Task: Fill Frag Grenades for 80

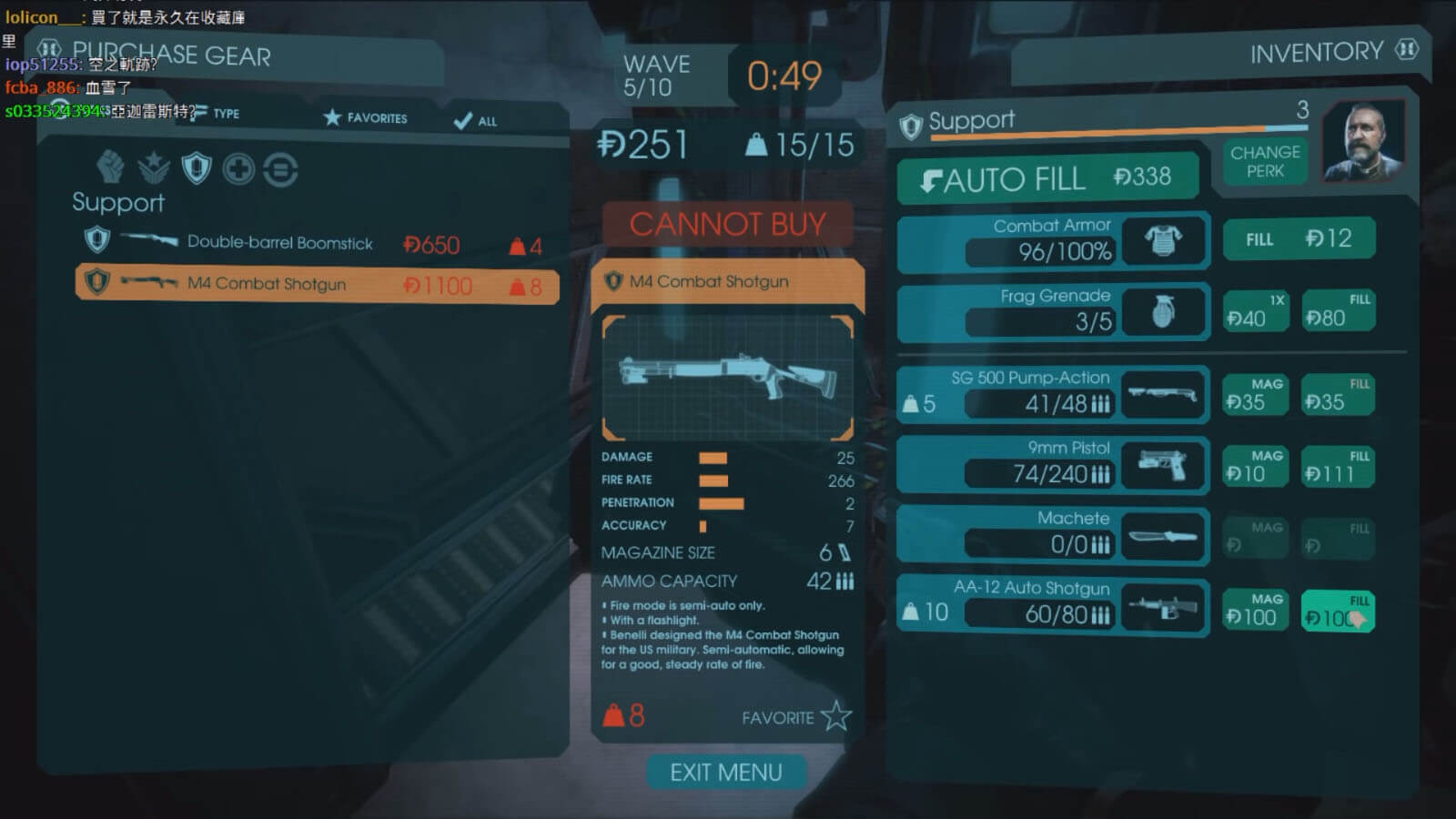Action: click(x=1337, y=311)
